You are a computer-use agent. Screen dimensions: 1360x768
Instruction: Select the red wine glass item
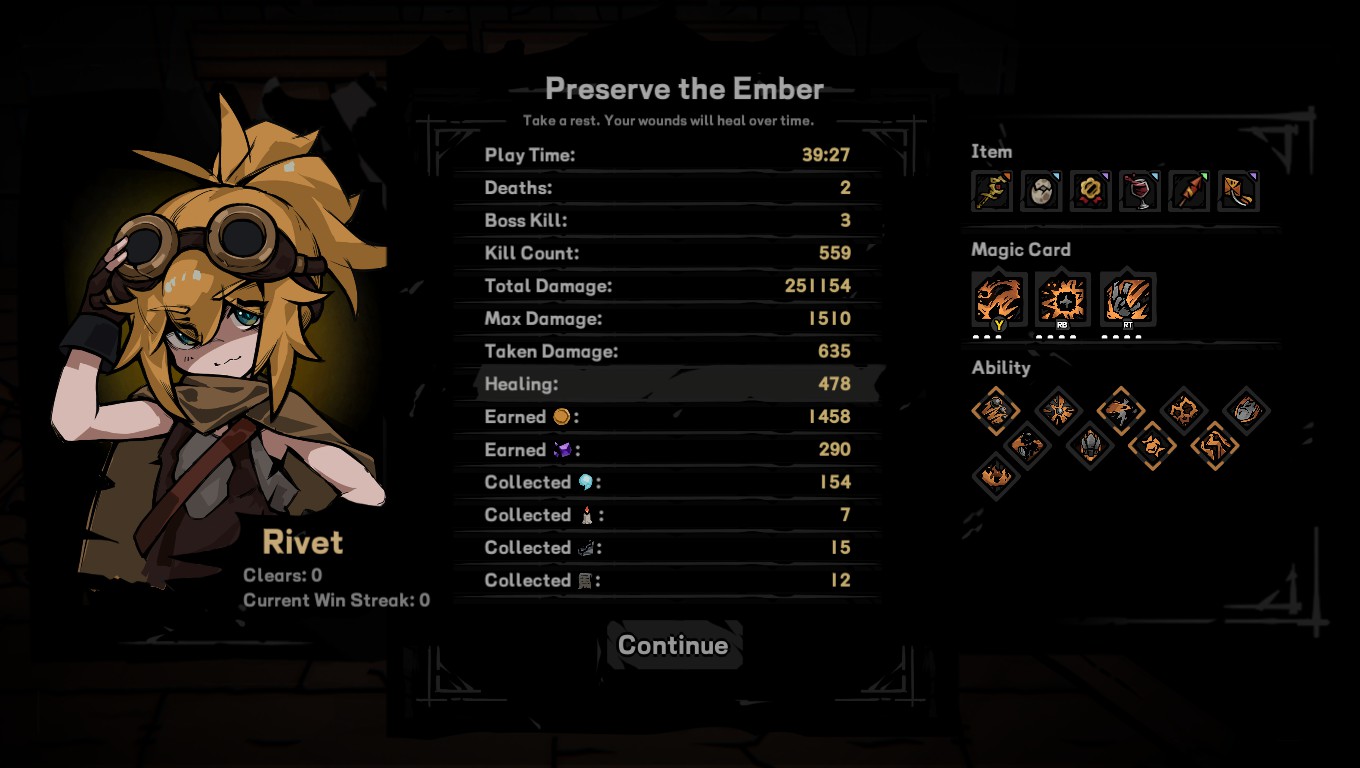pos(1139,191)
